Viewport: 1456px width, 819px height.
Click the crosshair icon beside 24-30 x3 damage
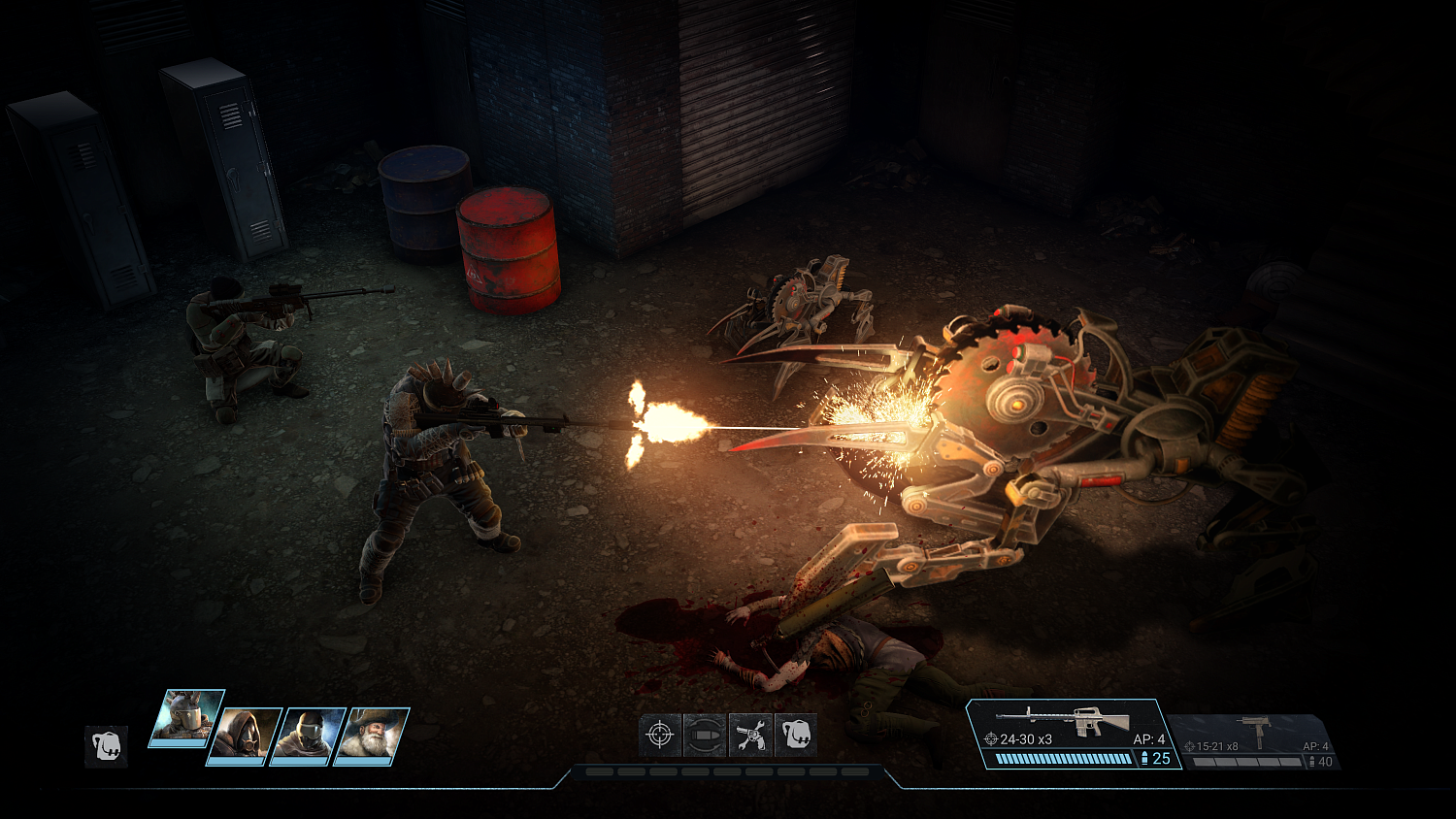[991, 737]
